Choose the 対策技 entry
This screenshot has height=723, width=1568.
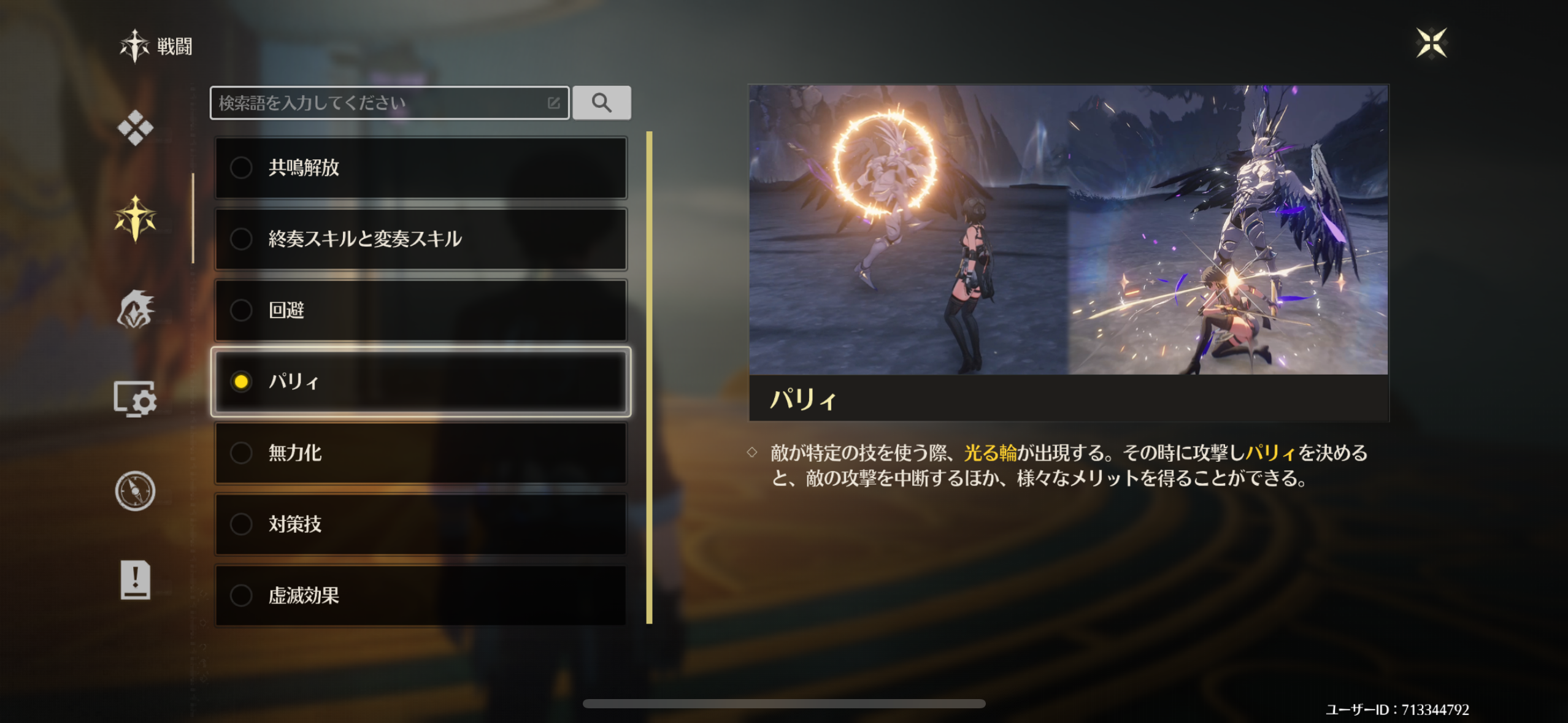(x=420, y=524)
